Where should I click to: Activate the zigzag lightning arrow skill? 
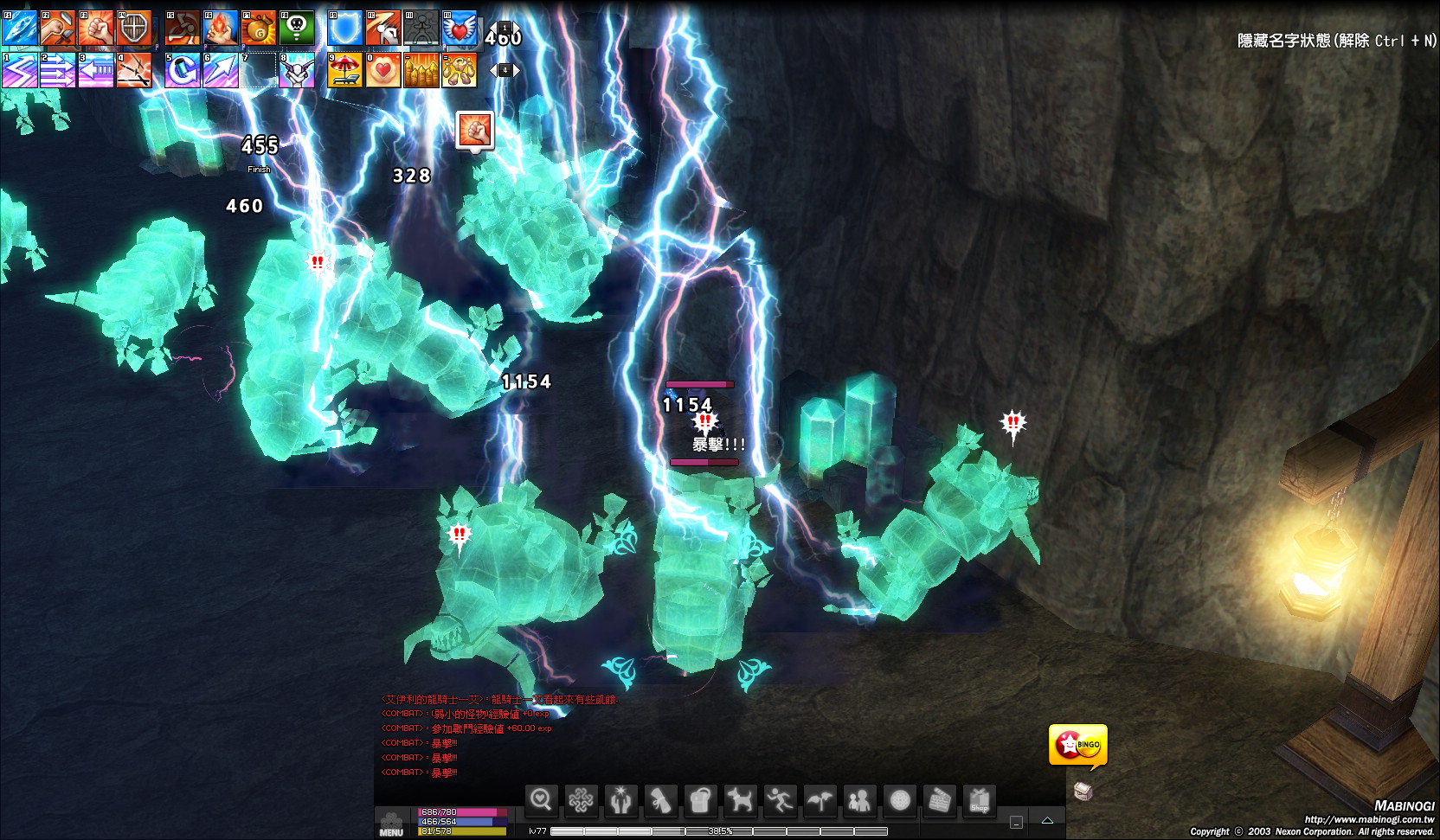tap(19, 71)
